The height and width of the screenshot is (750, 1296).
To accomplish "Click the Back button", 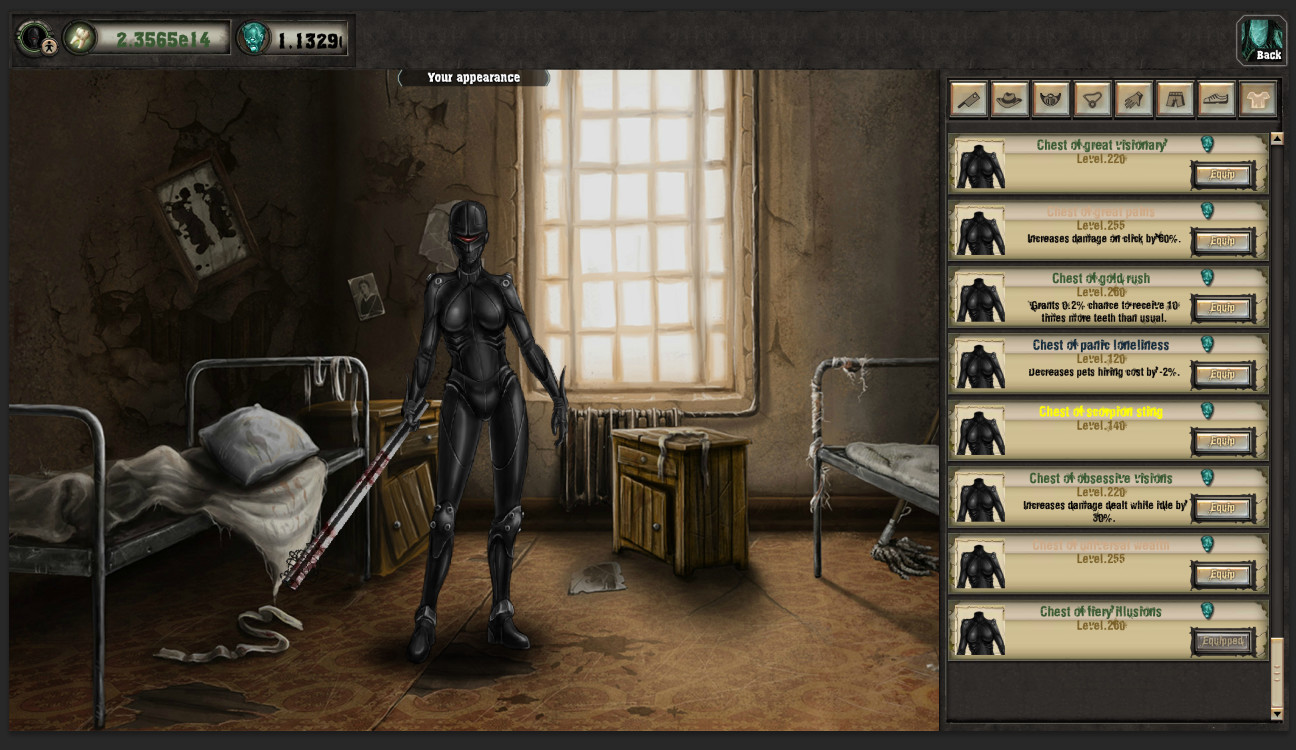I will 1262,41.
